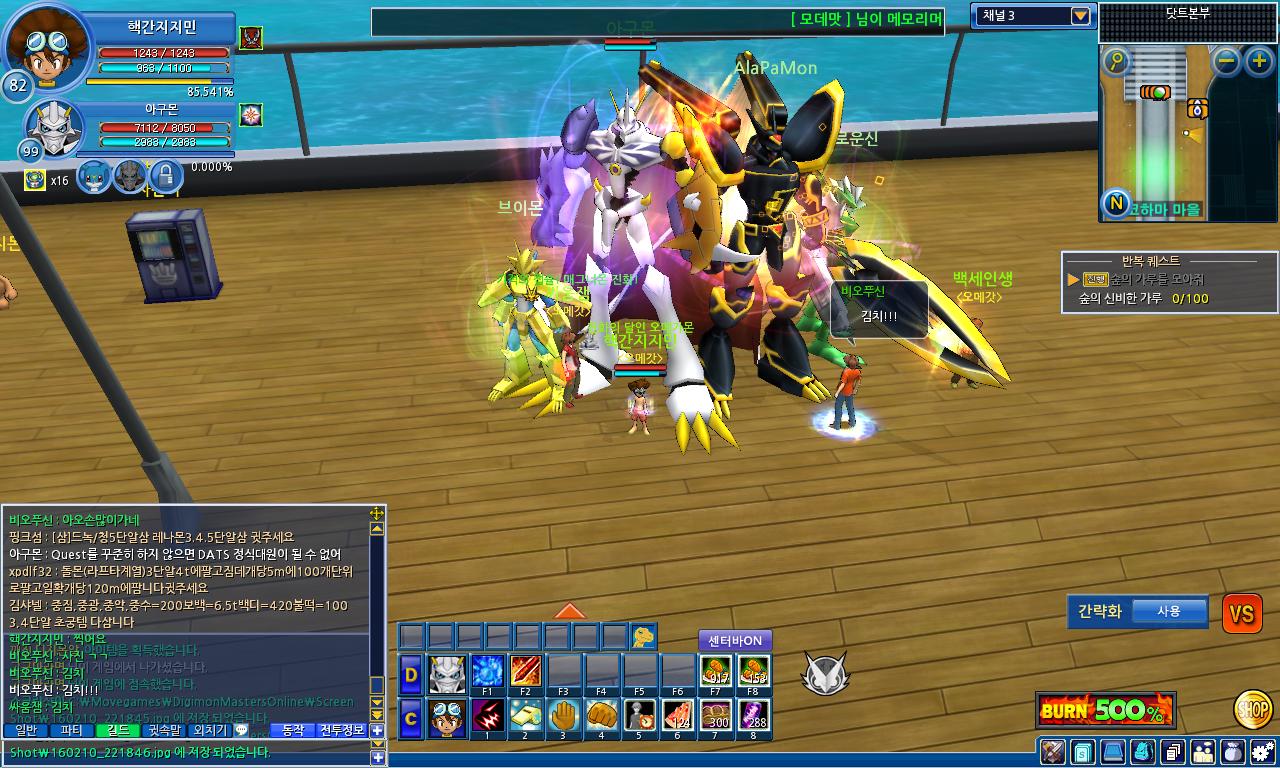This screenshot has width=1280, height=768.
Task: Zoom out the minimap with the minus button
Action: click(1227, 62)
